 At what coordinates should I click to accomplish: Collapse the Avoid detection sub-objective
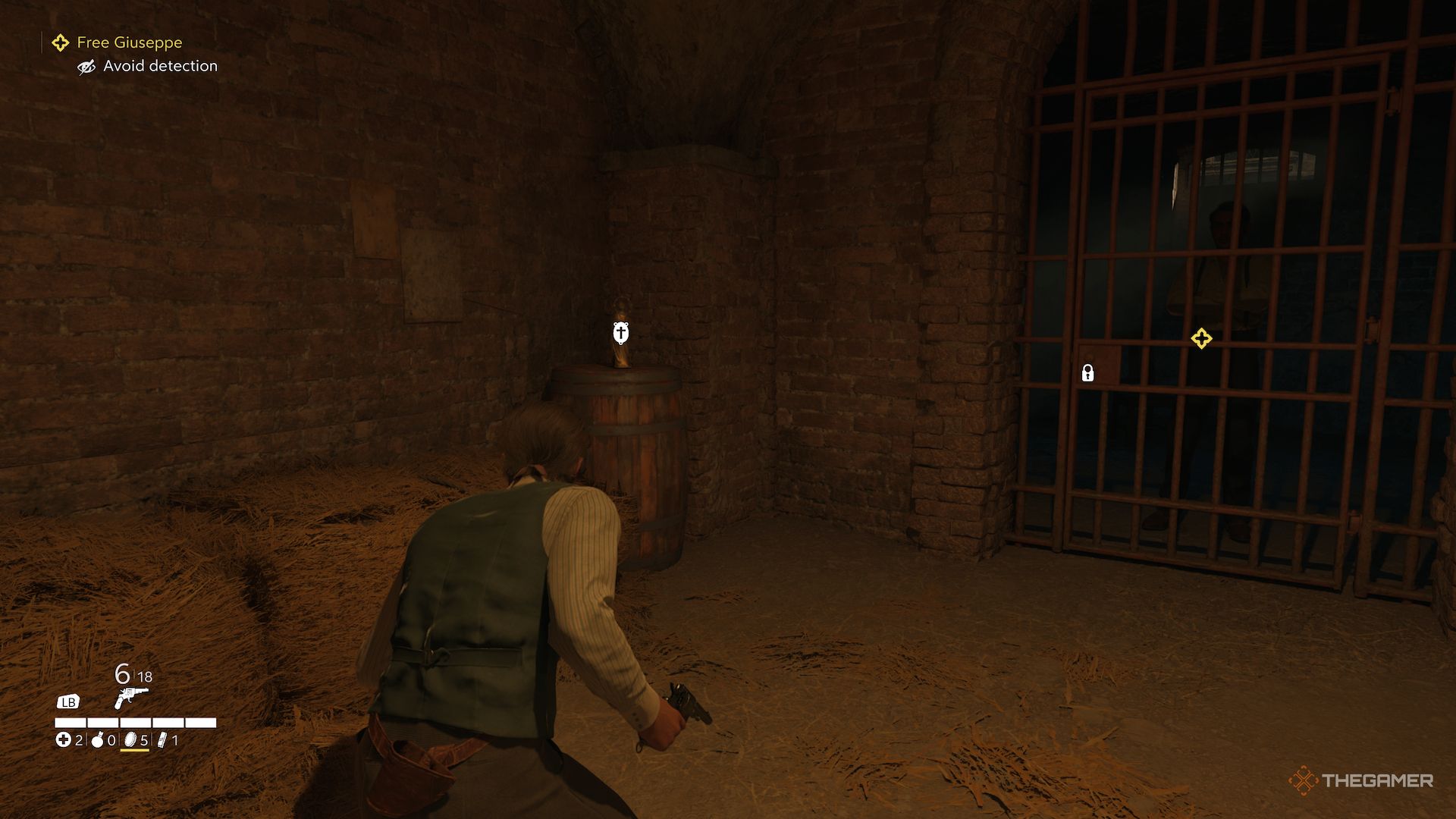pos(160,66)
